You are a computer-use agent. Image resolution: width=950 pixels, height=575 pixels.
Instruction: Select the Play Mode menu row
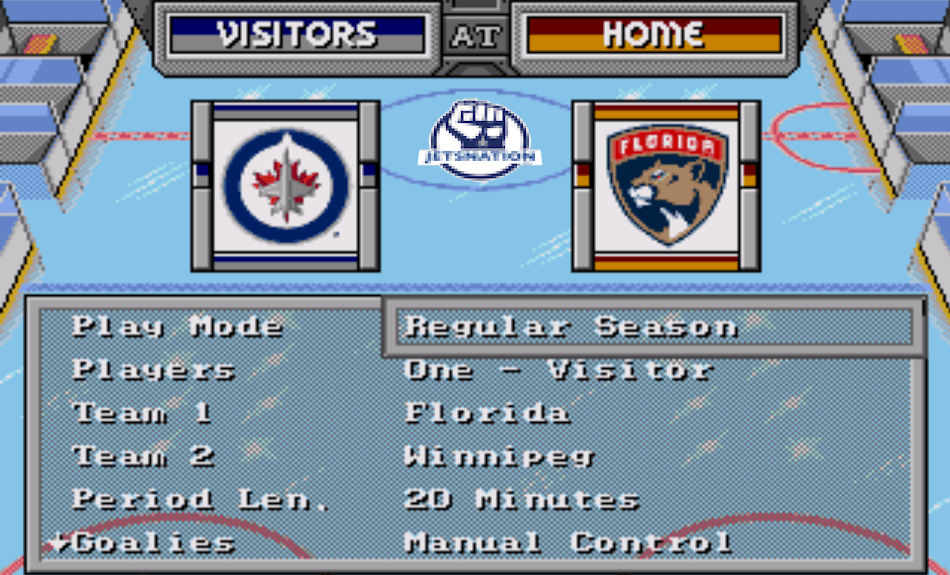(177, 327)
